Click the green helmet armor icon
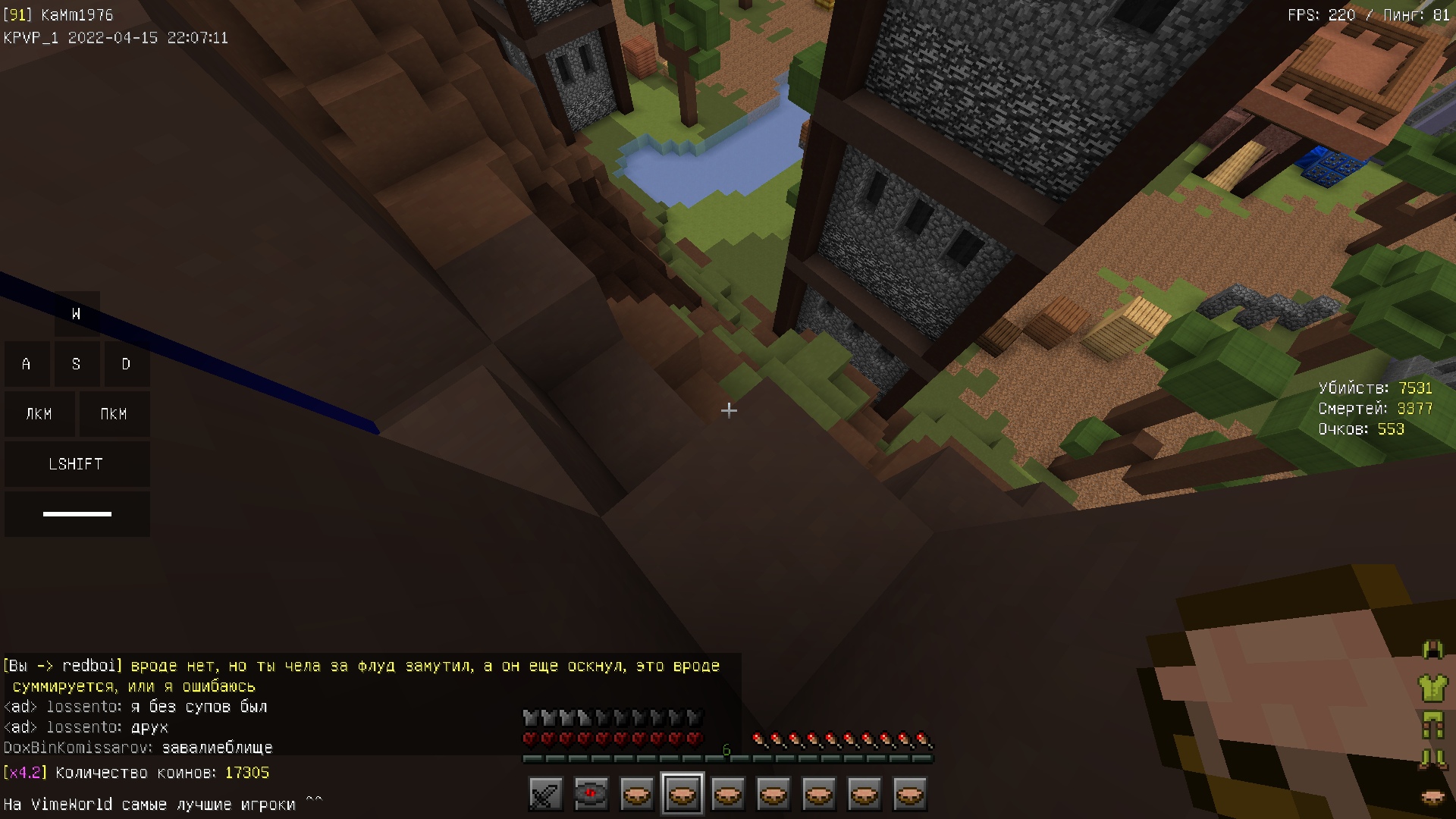 tap(1432, 649)
